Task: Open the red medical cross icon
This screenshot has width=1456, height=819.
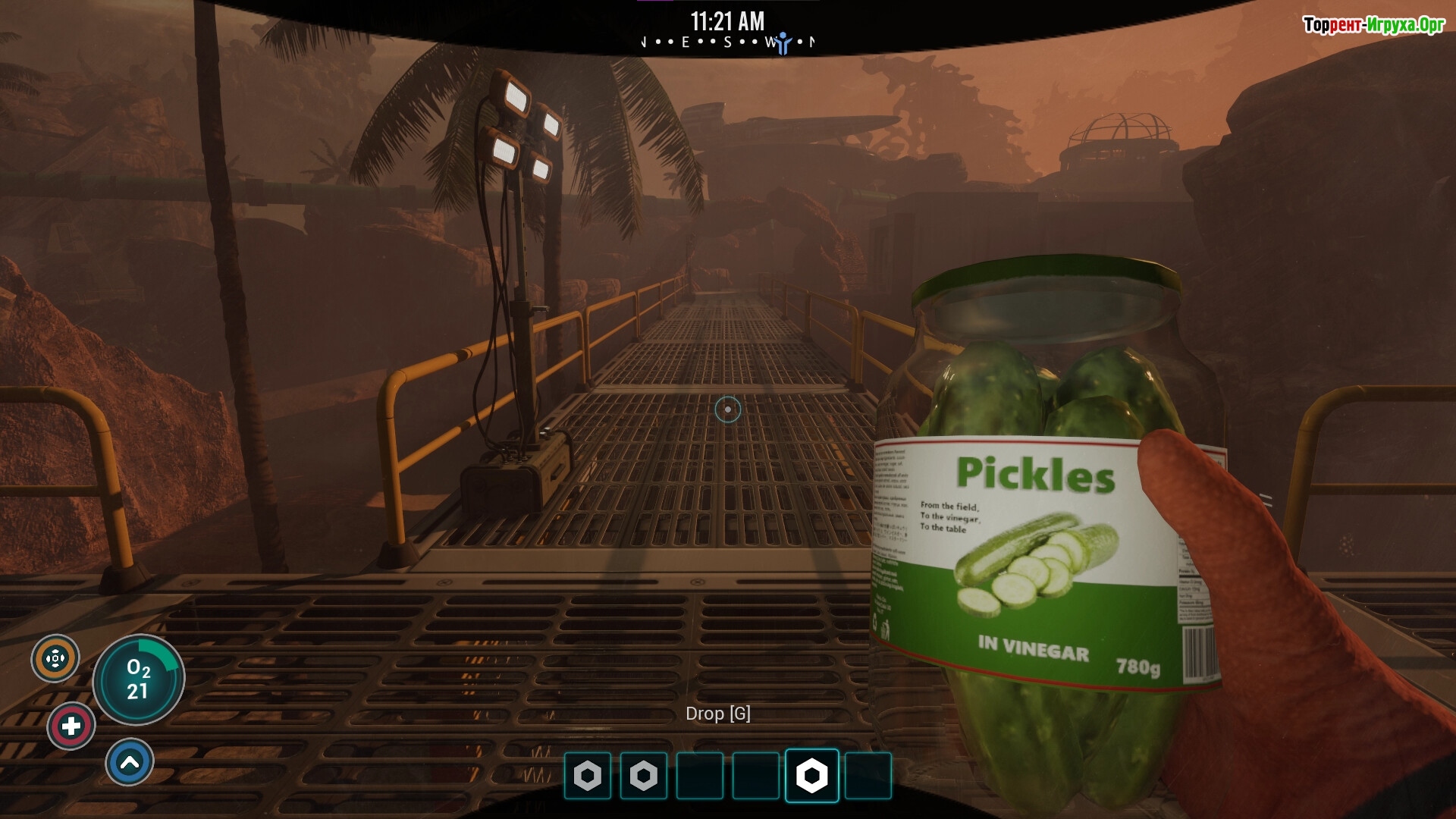Action: click(x=71, y=726)
